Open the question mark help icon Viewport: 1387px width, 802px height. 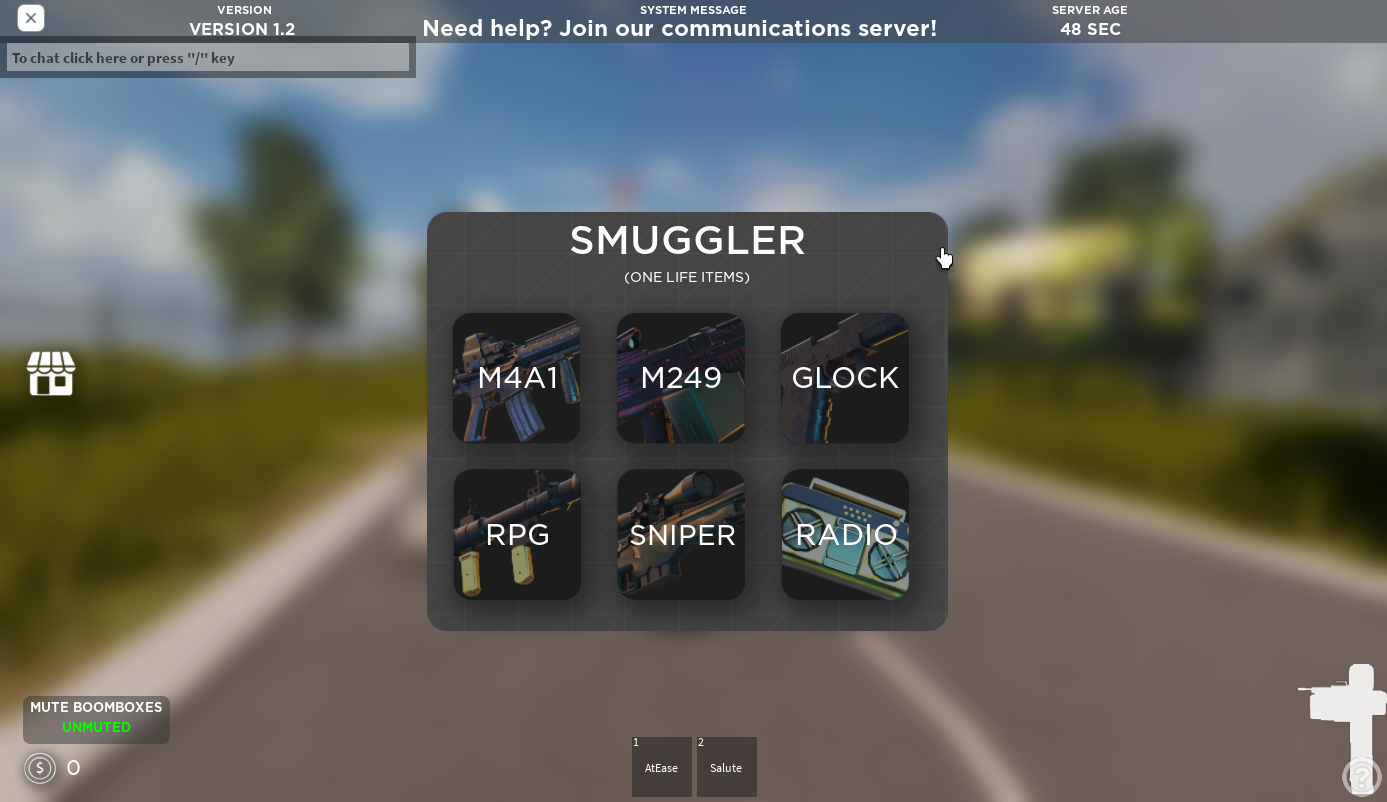click(1361, 776)
